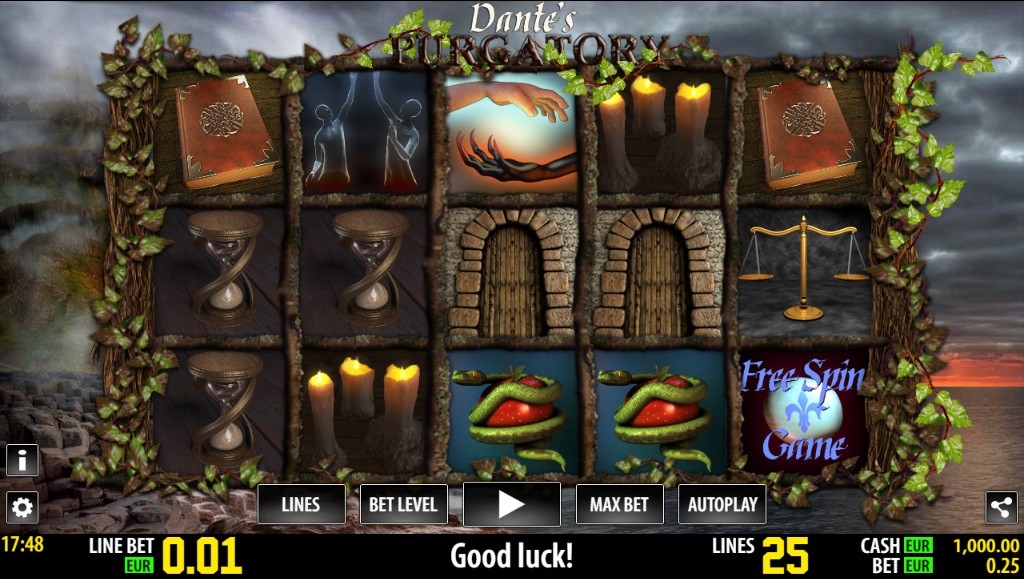1024x579 pixels.
Task: Set the wager with Max Bet
Action: click(621, 504)
